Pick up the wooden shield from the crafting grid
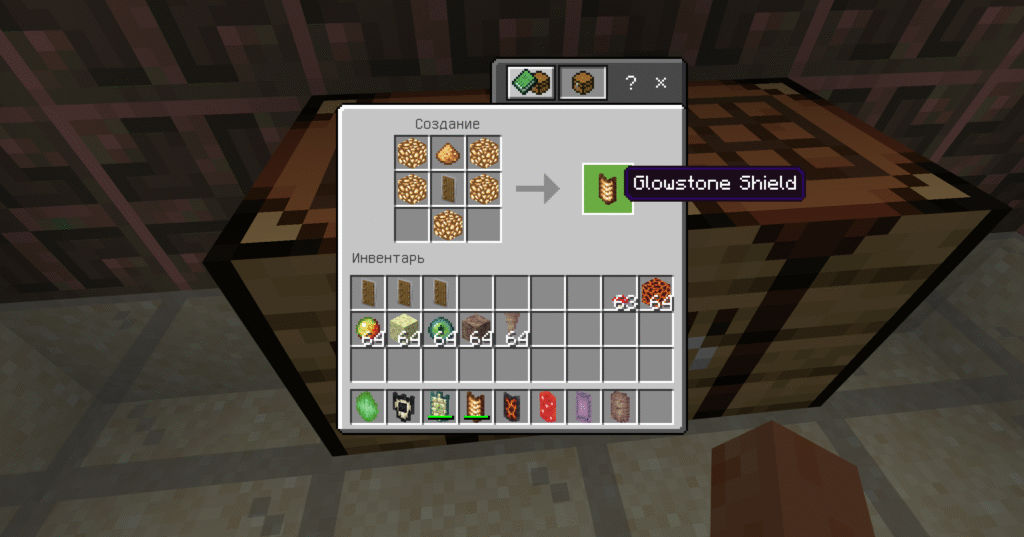 (447, 188)
